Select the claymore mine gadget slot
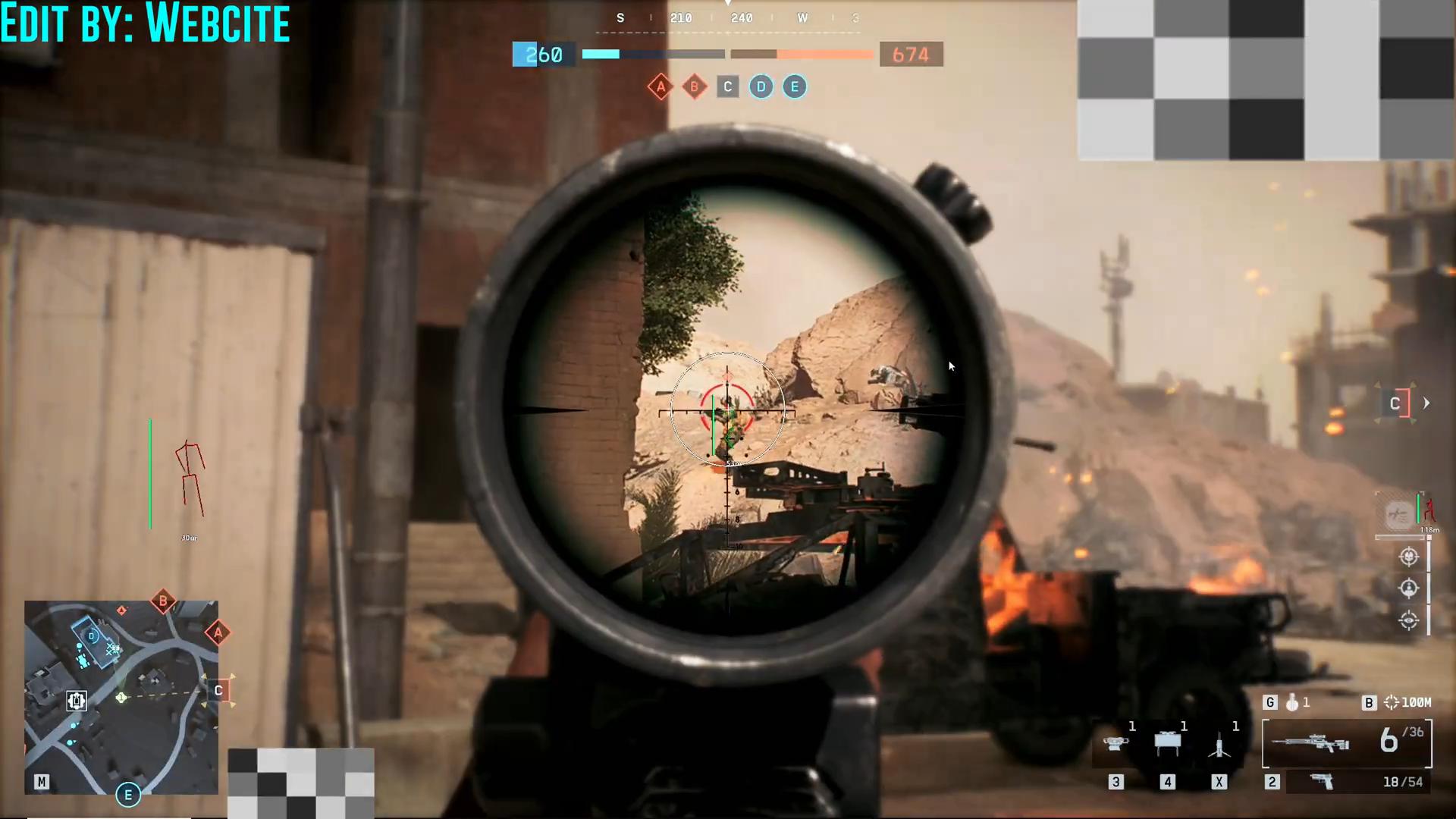This screenshot has width=1456, height=819. (x=1167, y=743)
